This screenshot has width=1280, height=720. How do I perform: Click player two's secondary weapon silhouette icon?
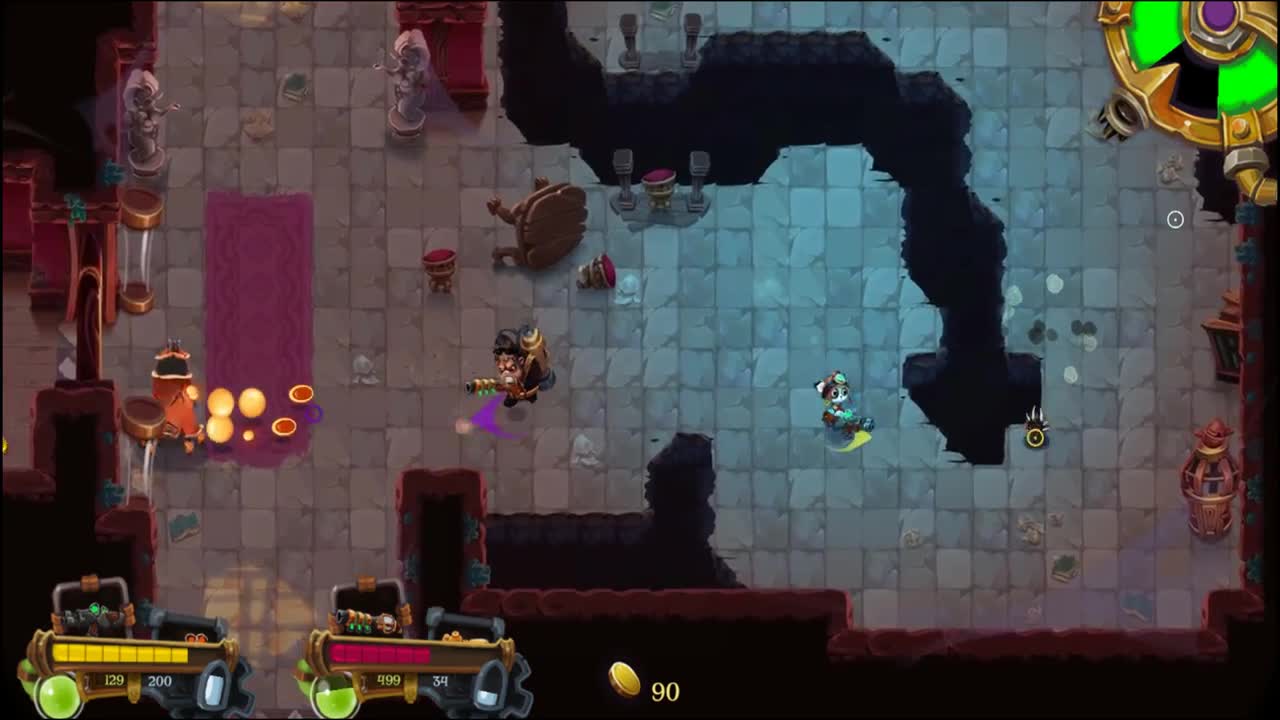466,623
